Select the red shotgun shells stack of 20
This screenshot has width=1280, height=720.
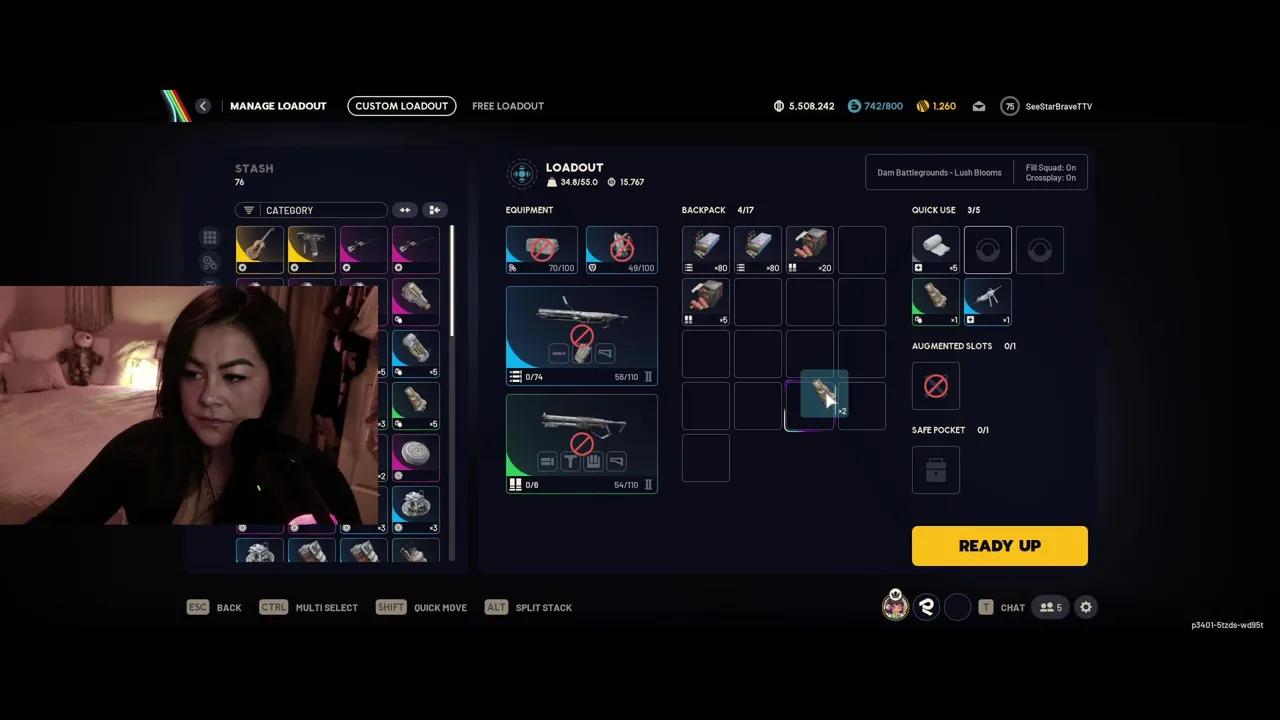[x=809, y=250]
